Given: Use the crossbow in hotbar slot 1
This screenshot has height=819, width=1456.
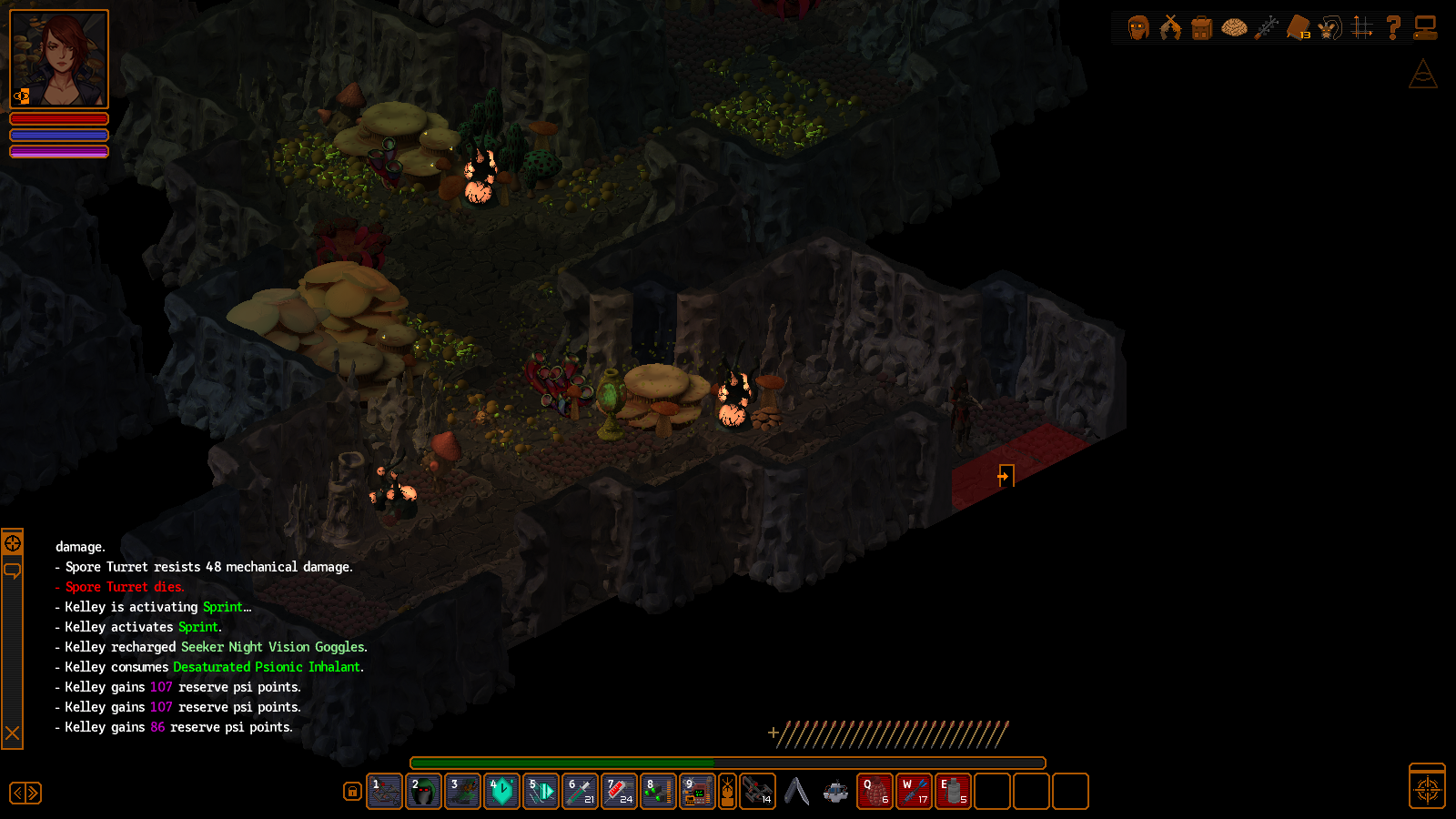Looking at the screenshot, I should (x=385, y=792).
